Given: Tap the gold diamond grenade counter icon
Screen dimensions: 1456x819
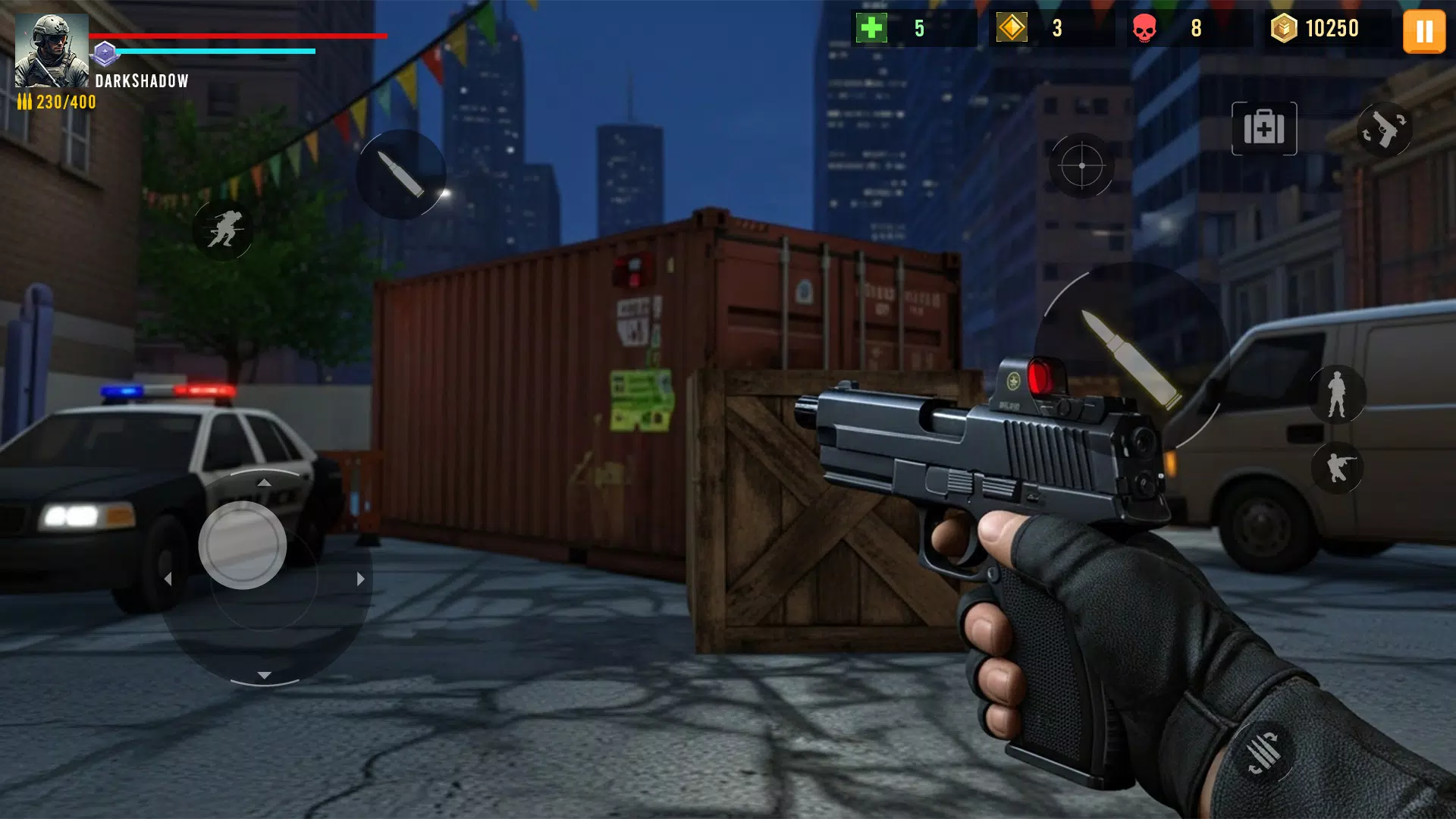Looking at the screenshot, I should tap(1012, 30).
